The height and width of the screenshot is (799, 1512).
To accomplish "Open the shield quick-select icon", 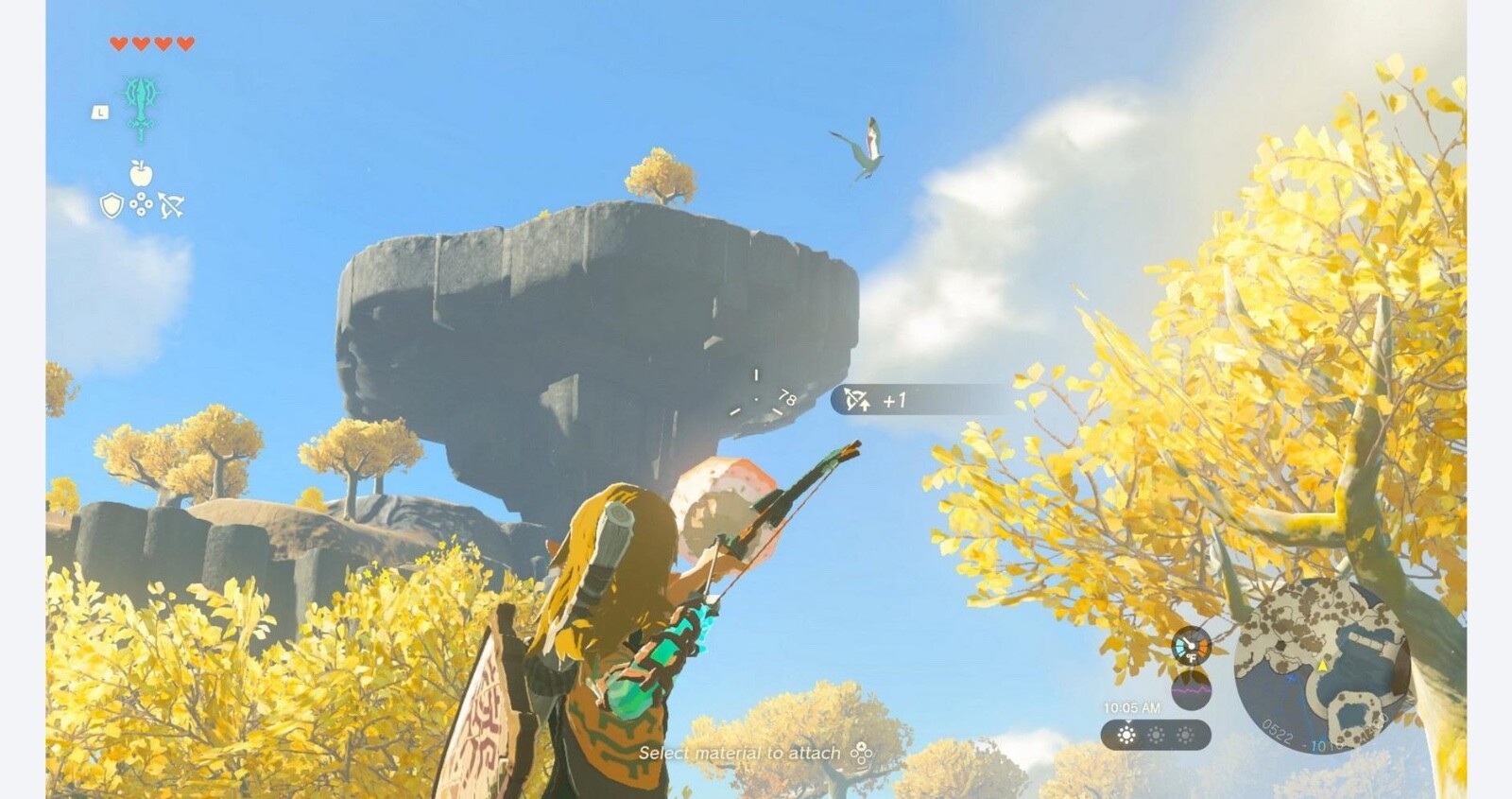I will (112, 205).
